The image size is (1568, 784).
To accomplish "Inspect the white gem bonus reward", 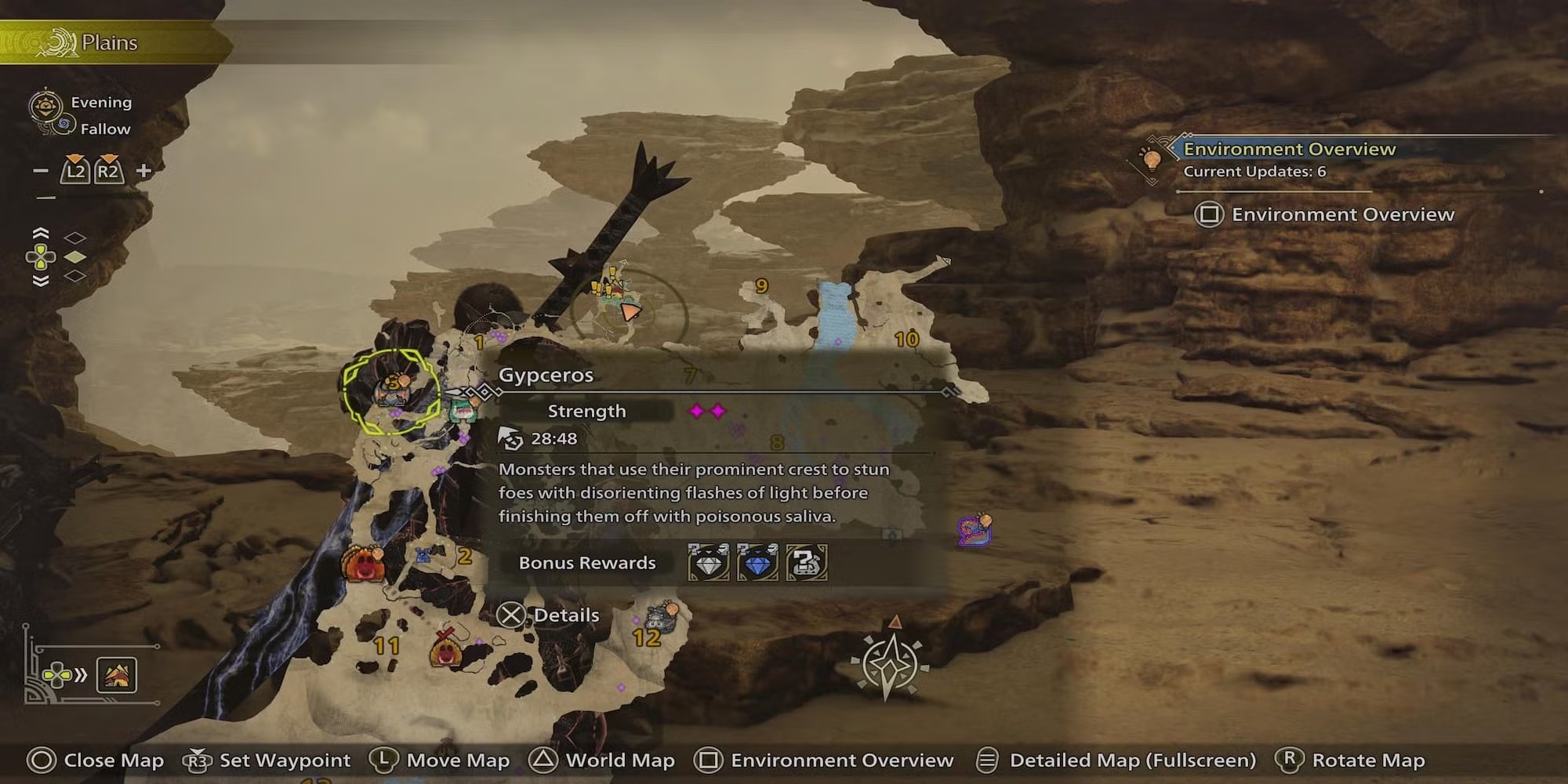I will pos(708,562).
